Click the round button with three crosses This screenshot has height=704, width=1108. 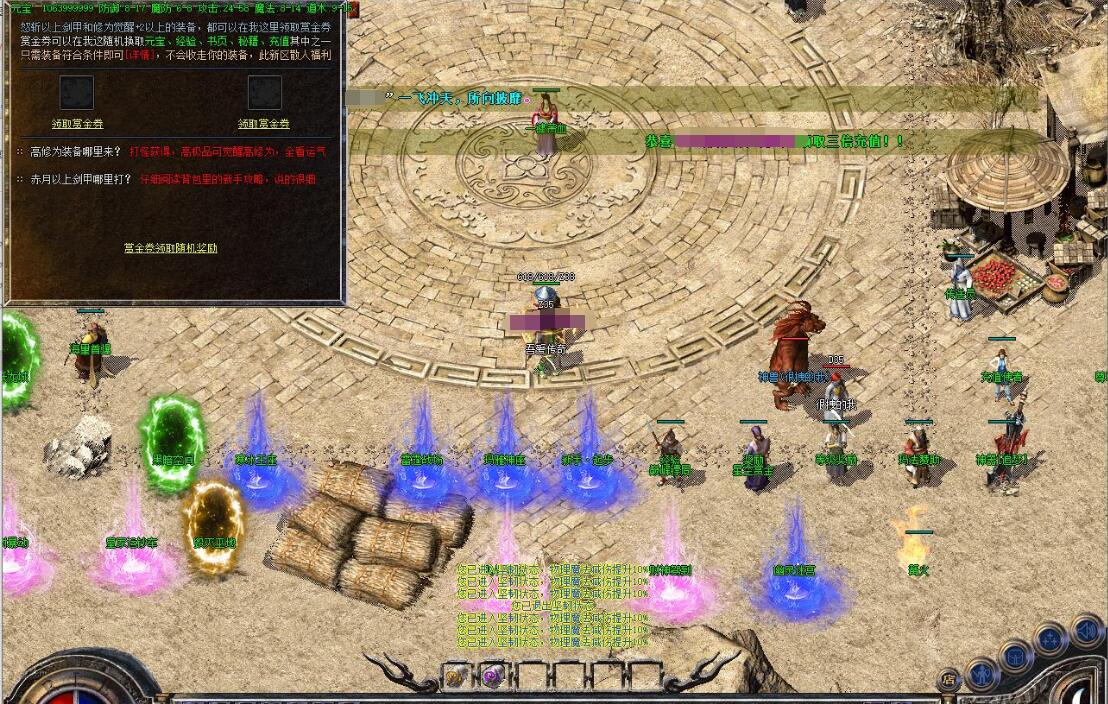[1050, 639]
